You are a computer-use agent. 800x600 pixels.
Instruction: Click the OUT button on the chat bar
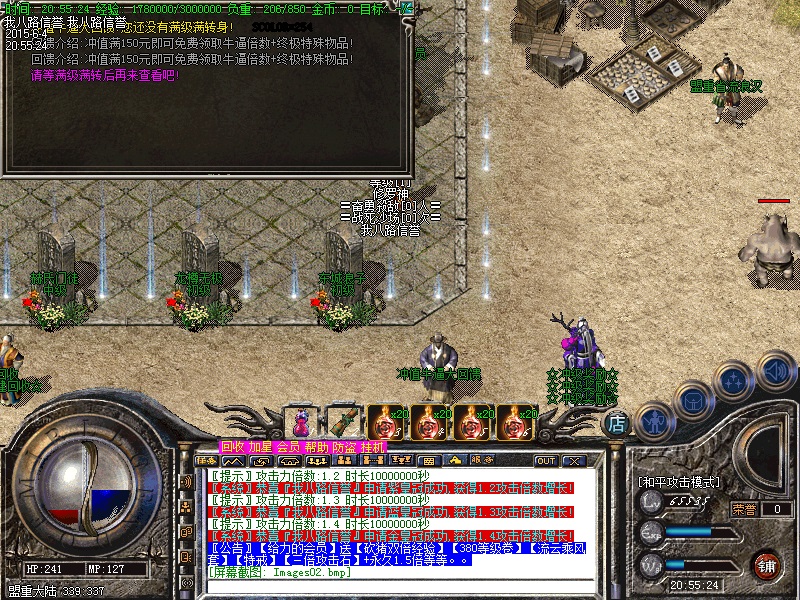click(x=546, y=461)
